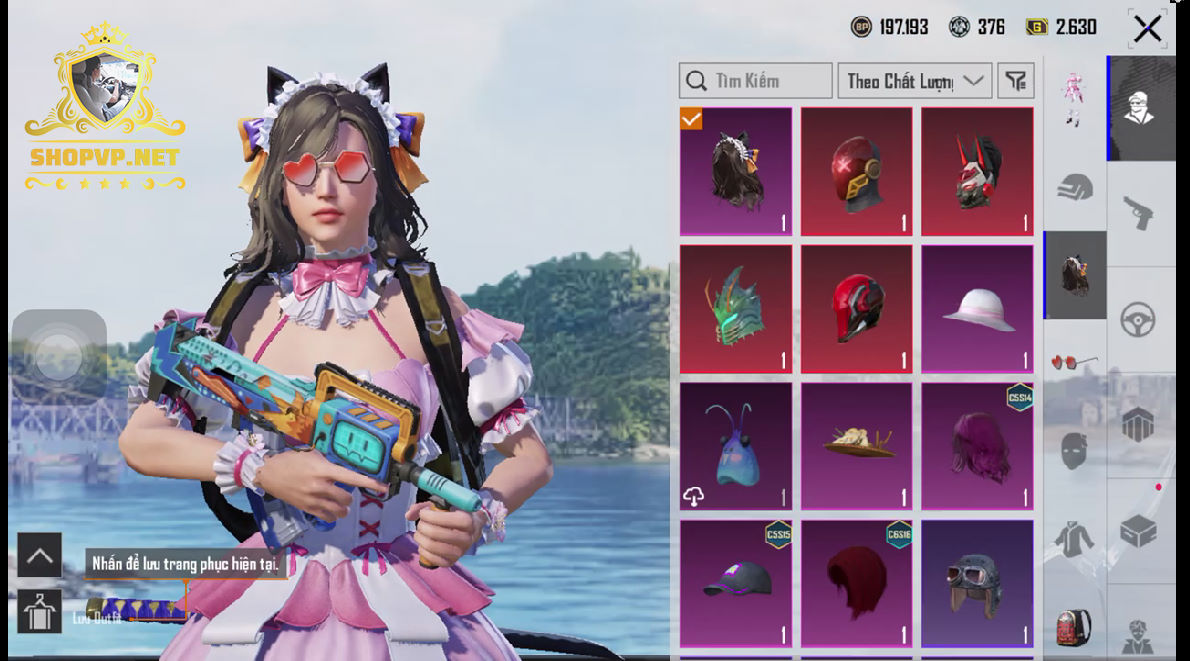Choose the red and gold helmet
1190x661 pixels.
click(x=857, y=172)
